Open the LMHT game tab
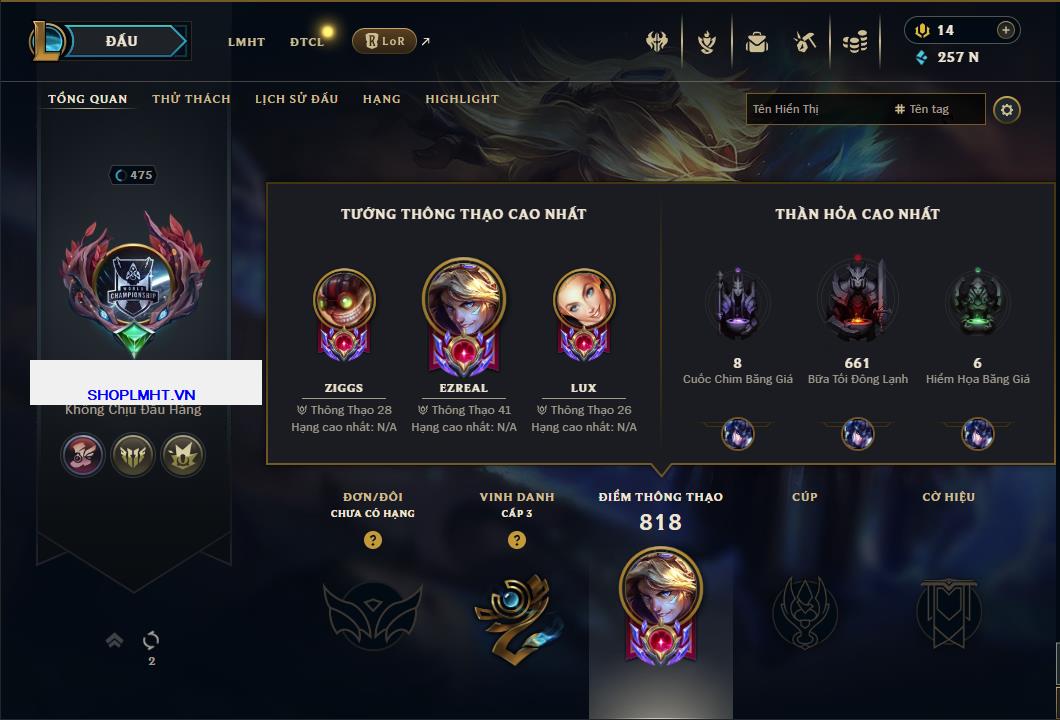Image resolution: width=1060 pixels, height=720 pixels. click(x=246, y=42)
